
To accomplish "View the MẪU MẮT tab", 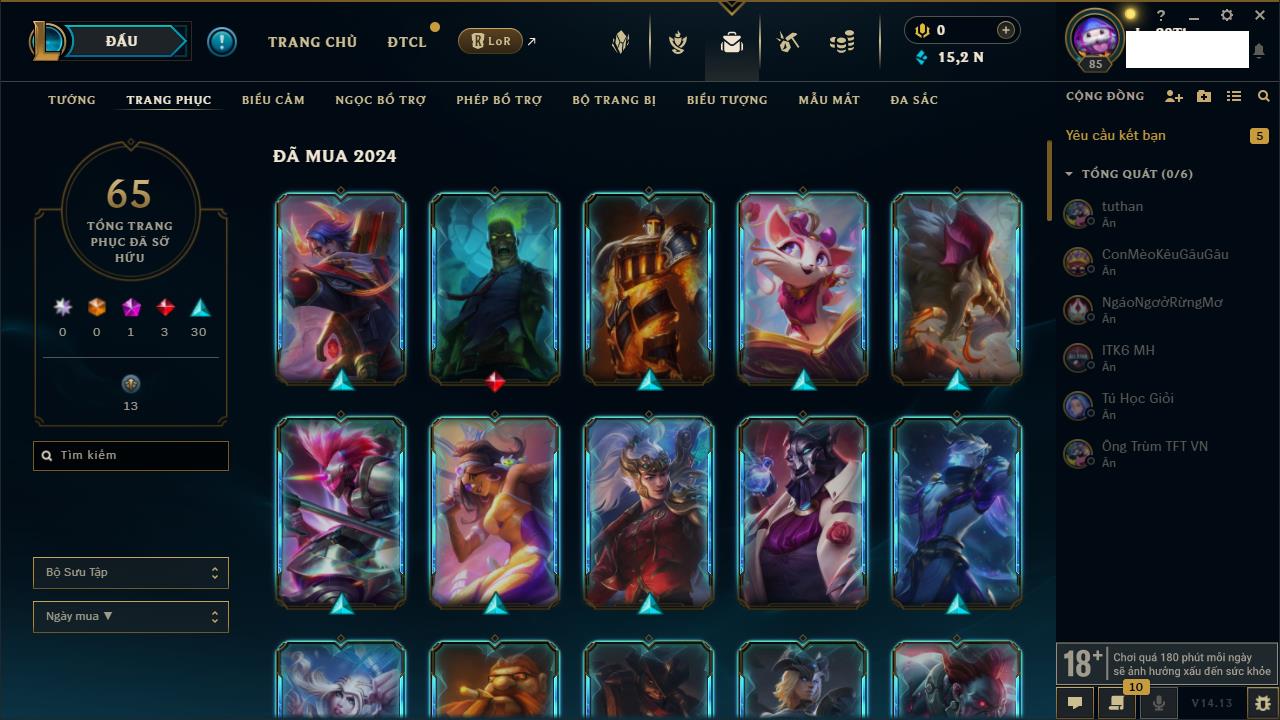I will [x=829, y=100].
